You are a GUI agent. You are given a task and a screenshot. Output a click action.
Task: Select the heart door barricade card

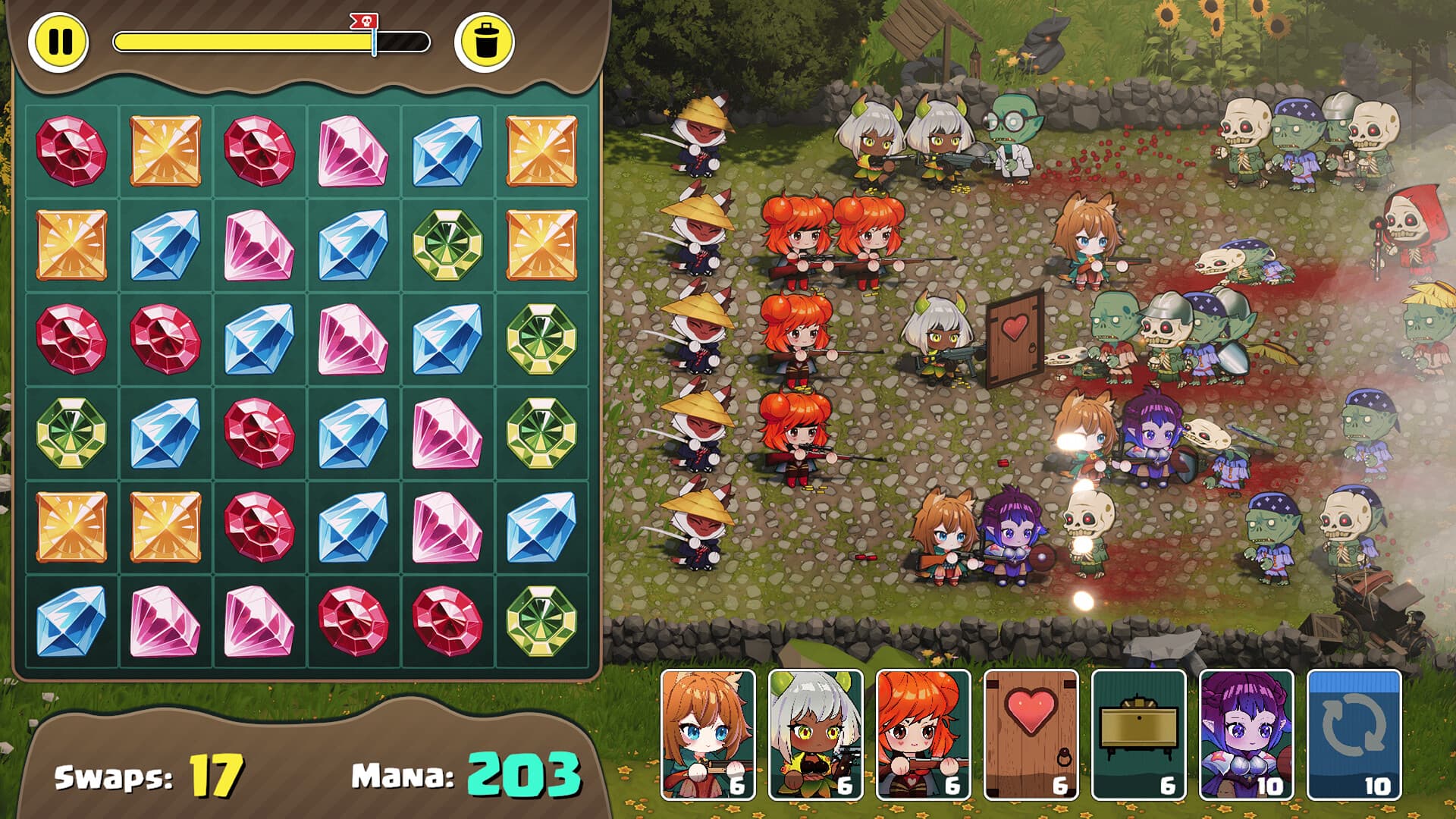[x=1031, y=734]
